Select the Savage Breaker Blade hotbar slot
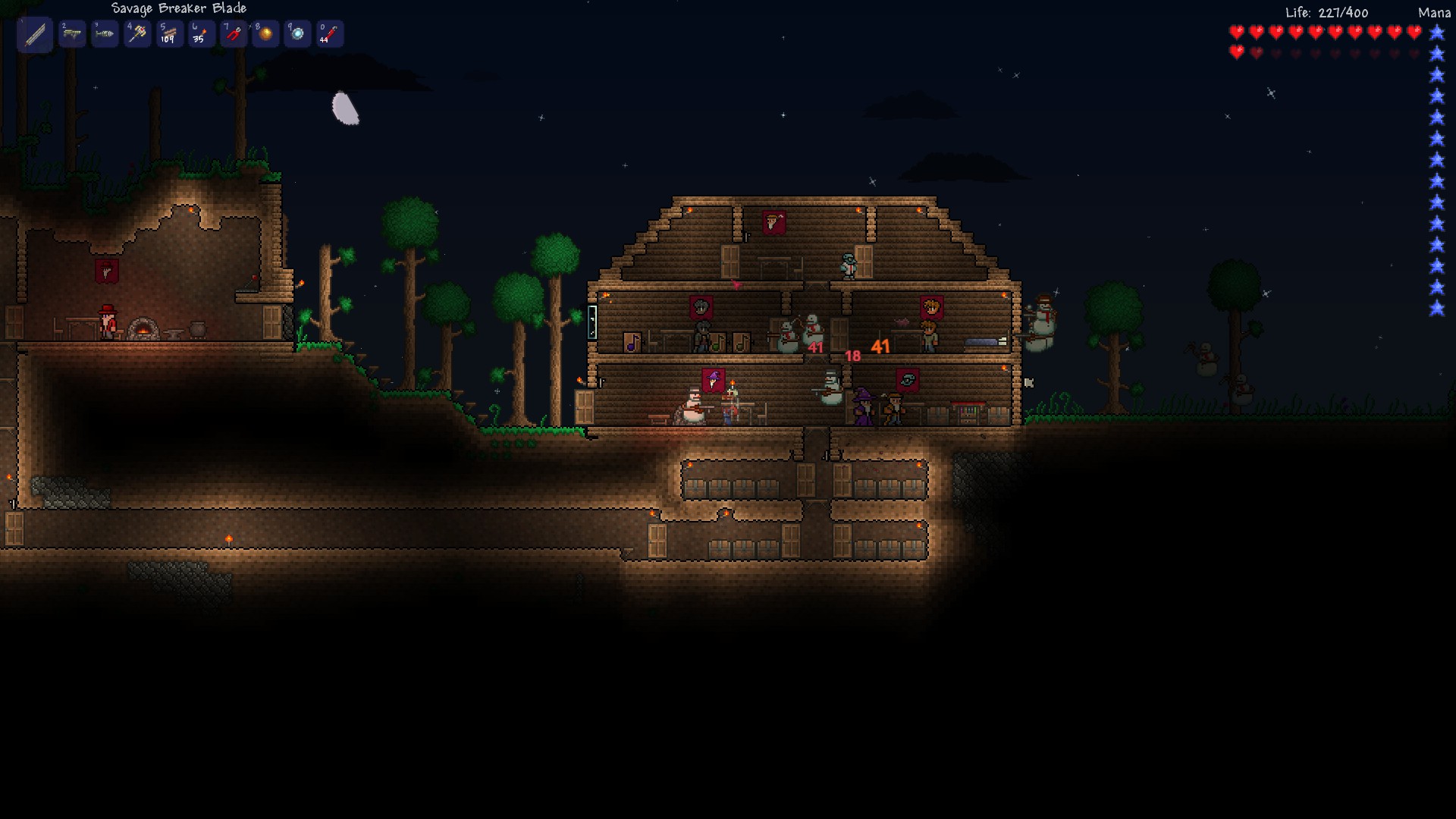The height and width of the screenshot is (819, 1456). [35, 34]
